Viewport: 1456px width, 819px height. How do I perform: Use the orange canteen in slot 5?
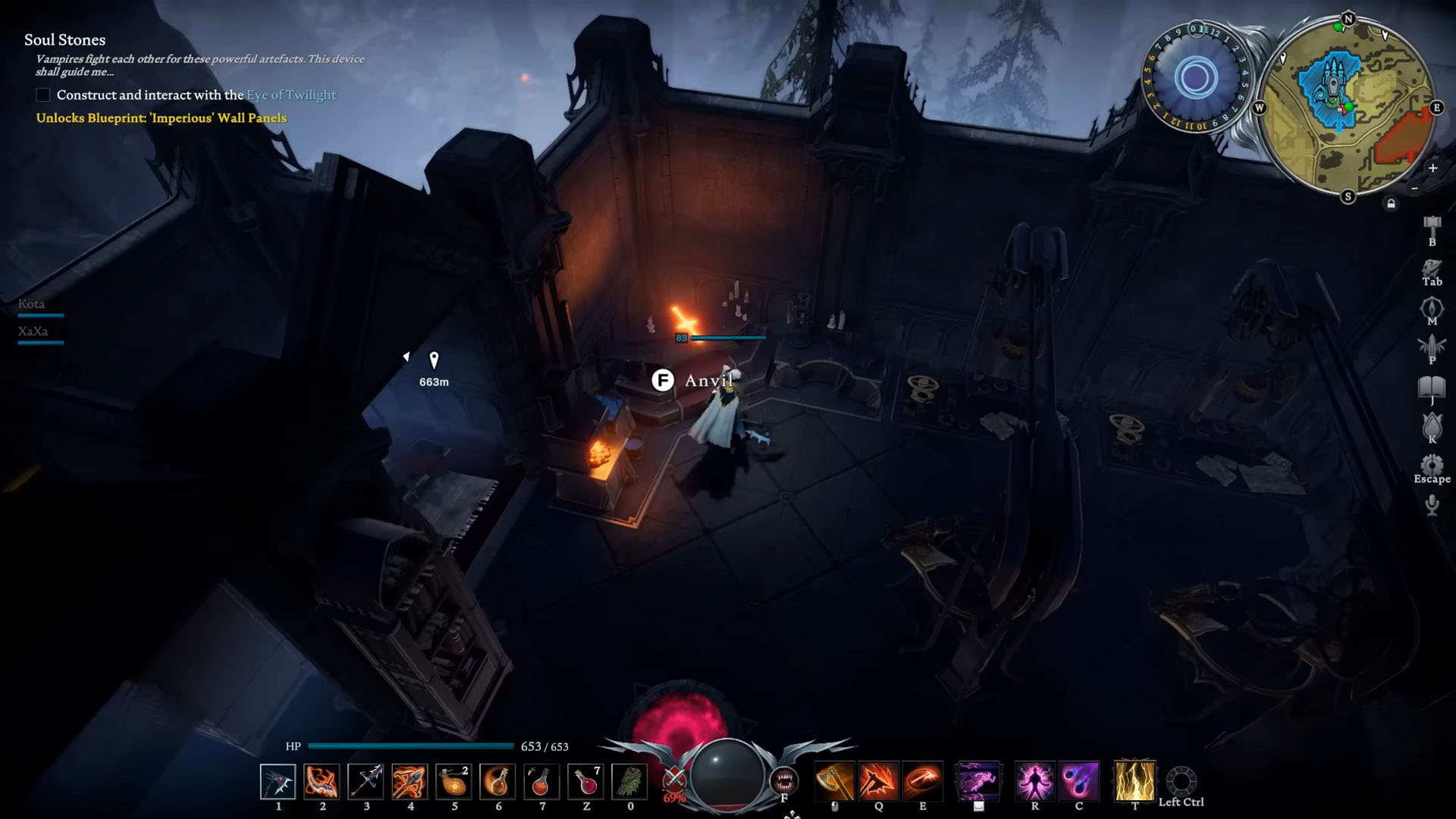tap(454, 782)
